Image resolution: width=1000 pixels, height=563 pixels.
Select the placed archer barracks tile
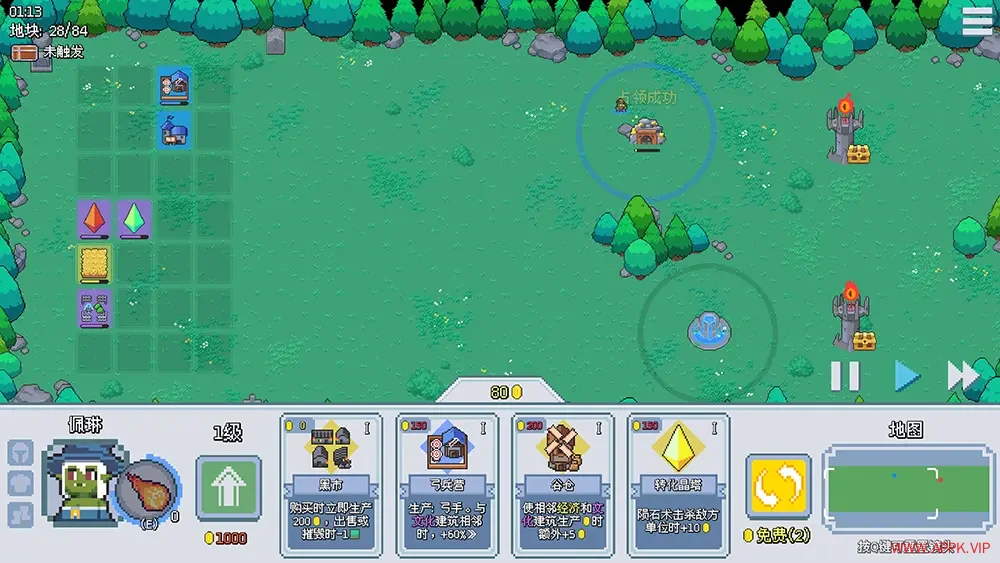tap(174, 86)
